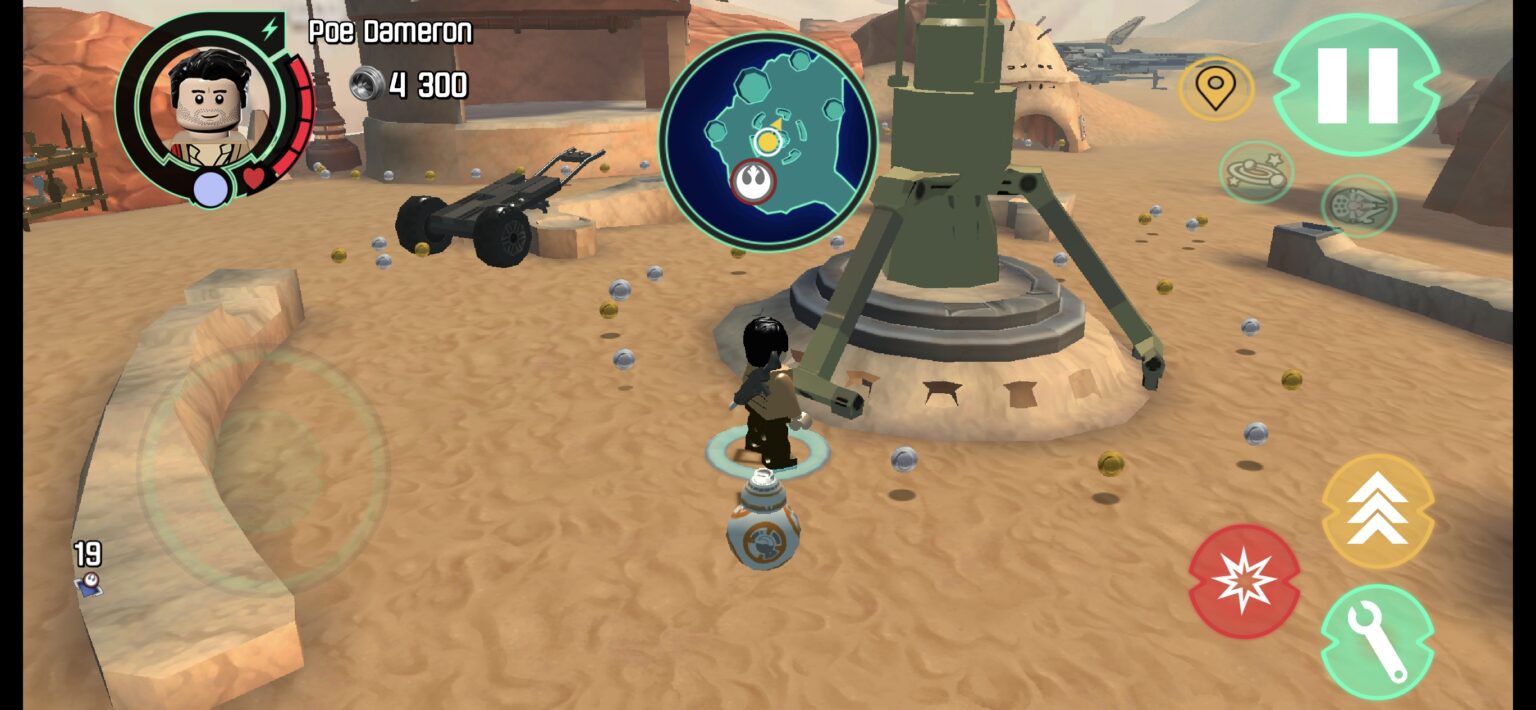The width and height of the screenshot is (1536, 710).
Task: Touch the virtual movement joystick
Action: 263,470
